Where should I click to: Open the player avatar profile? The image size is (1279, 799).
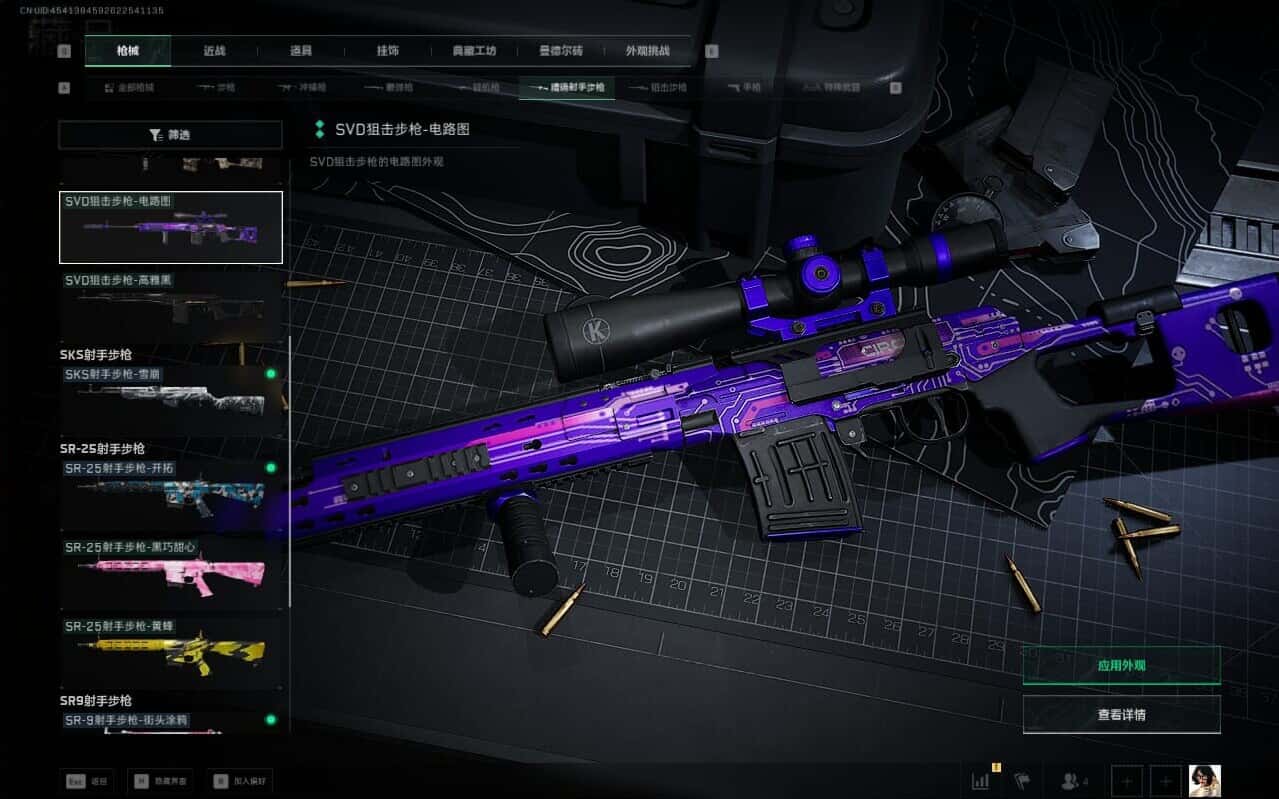[1204, 780]
